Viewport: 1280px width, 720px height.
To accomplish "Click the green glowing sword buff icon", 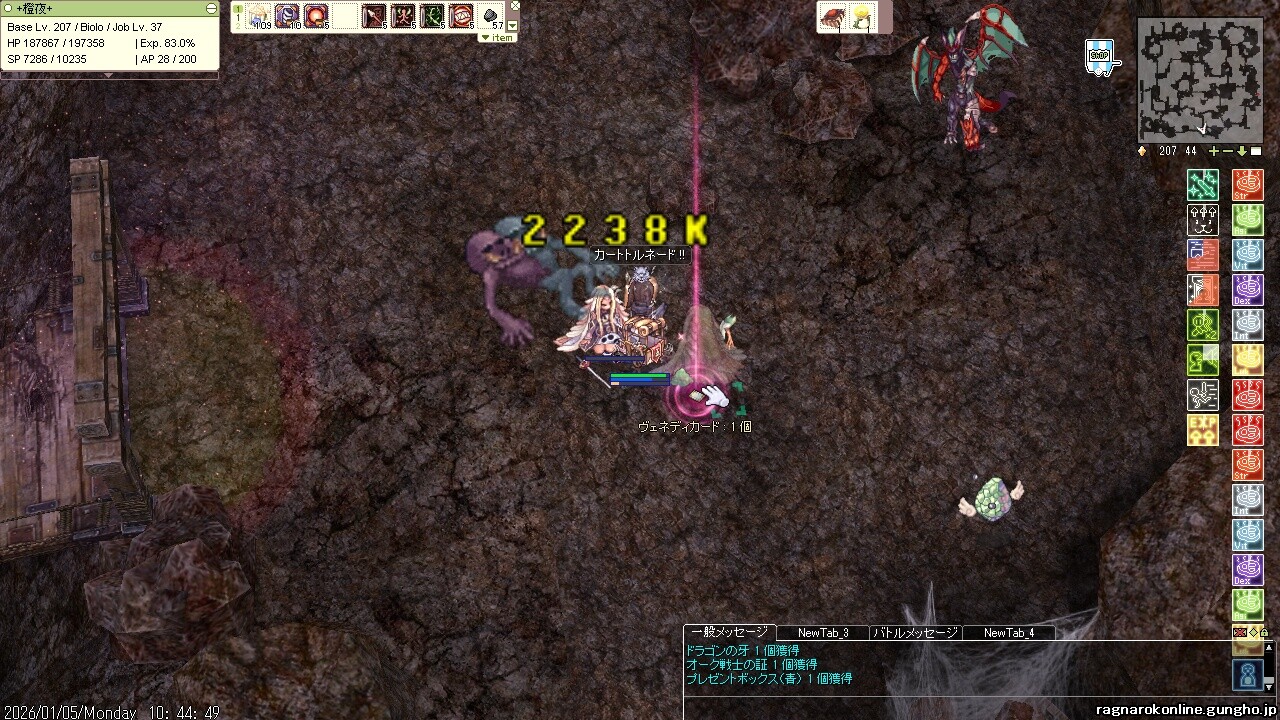I will point(1202,185).
